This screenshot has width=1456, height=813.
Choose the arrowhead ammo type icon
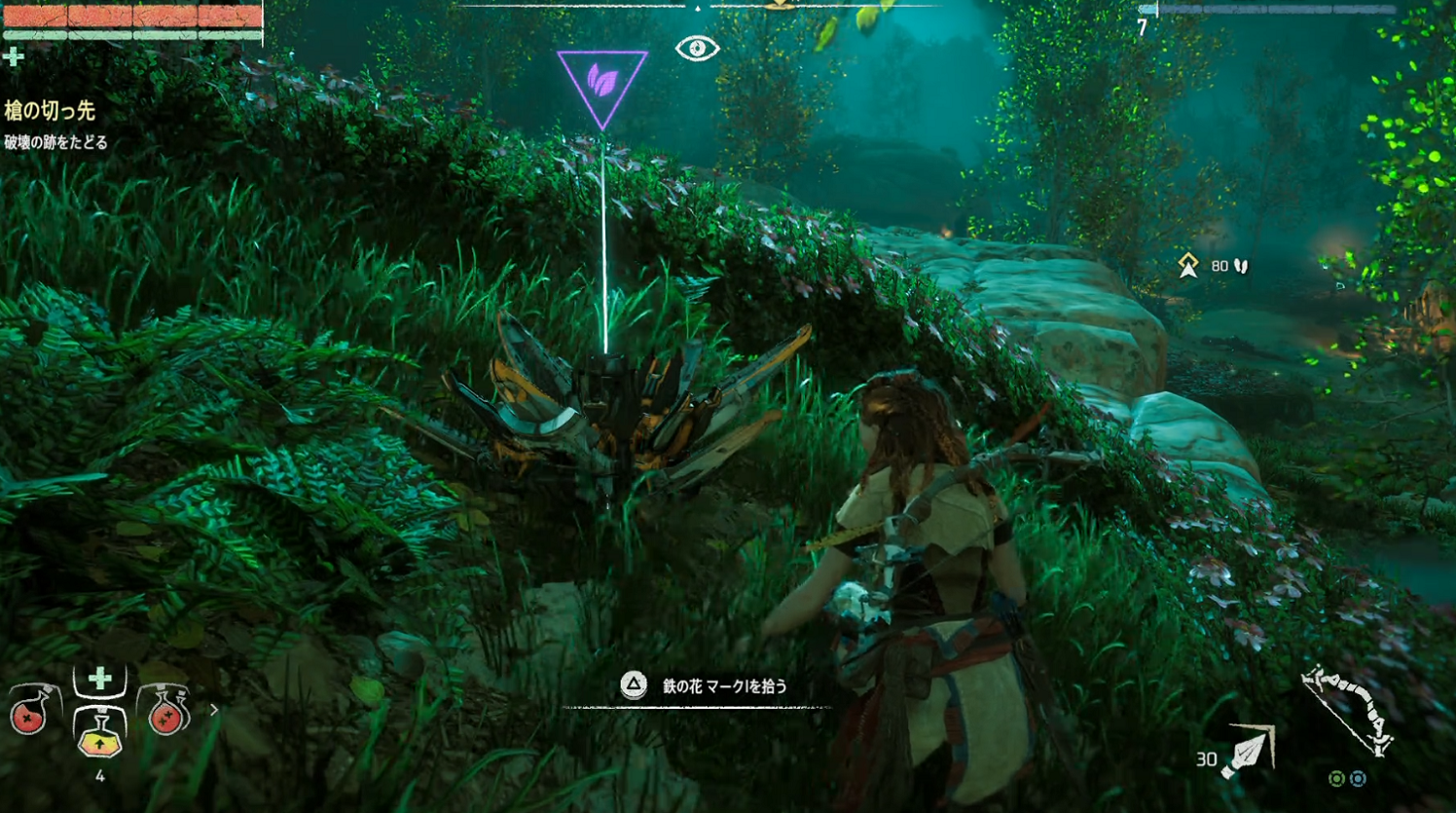point(1249,754)
